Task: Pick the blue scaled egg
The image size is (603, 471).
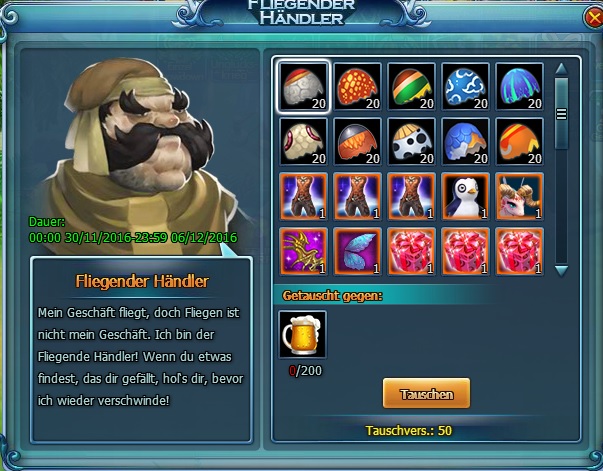Action: point(465,142)
